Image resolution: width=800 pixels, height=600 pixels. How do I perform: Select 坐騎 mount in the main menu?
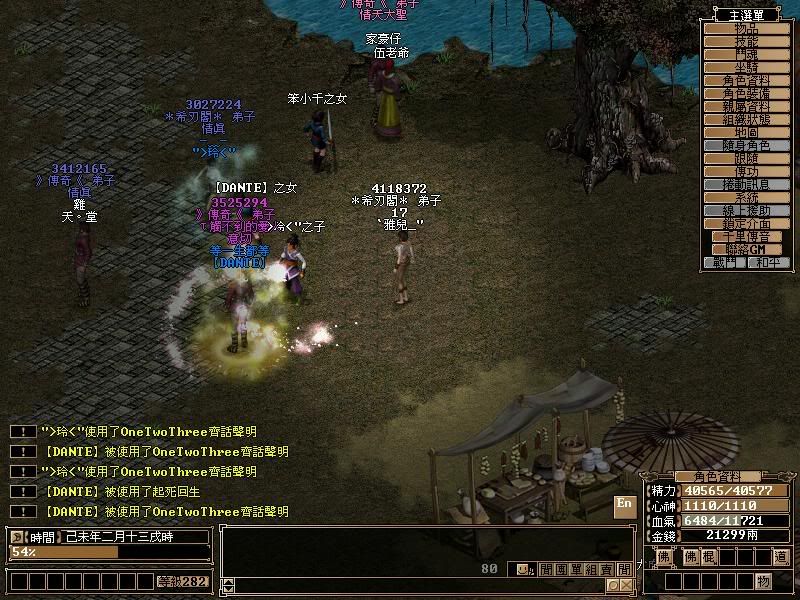pyautogui.click(x=747, y=67)
